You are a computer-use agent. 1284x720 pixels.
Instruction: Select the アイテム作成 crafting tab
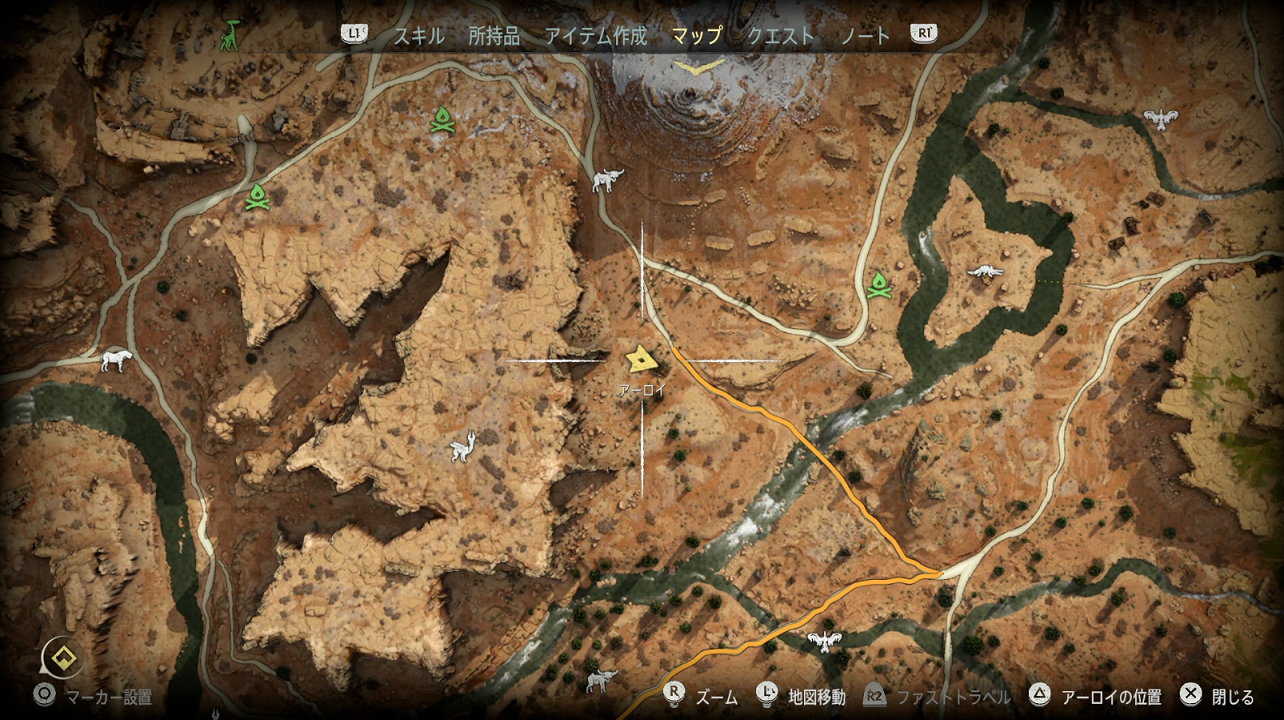click(x=595, y=36)
